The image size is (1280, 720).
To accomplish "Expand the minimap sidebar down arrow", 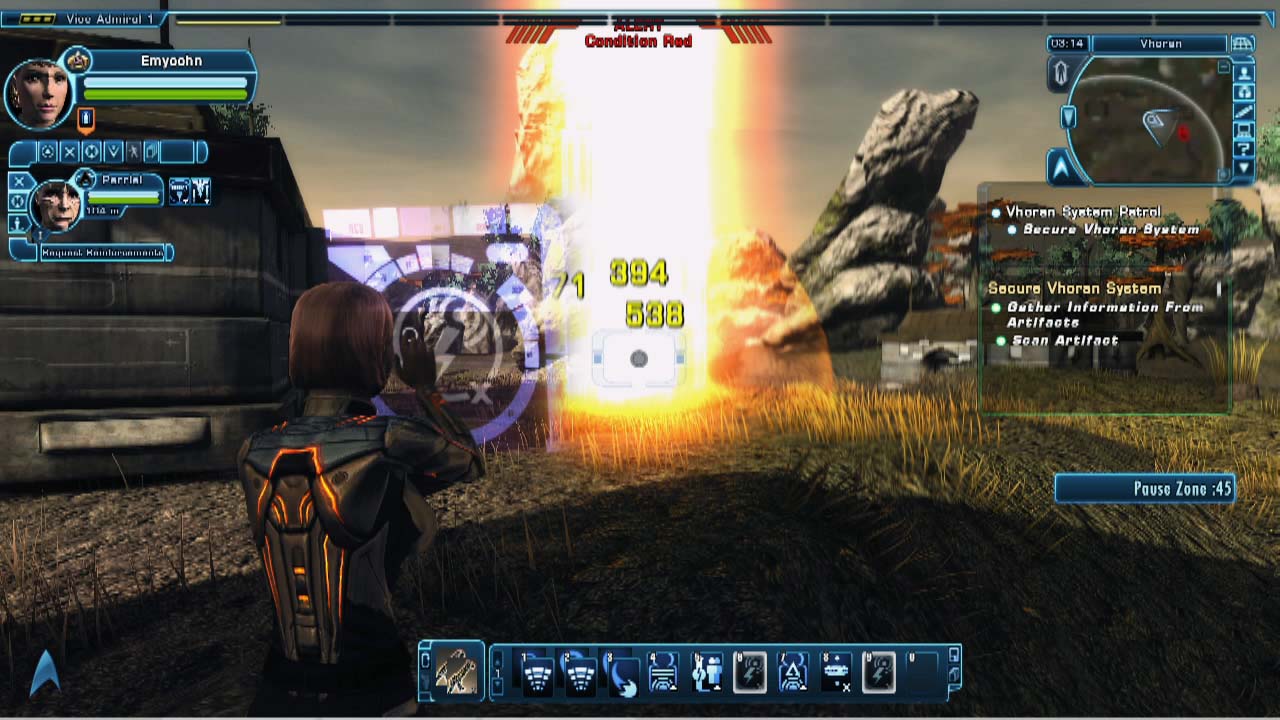I will point(1244,168).
